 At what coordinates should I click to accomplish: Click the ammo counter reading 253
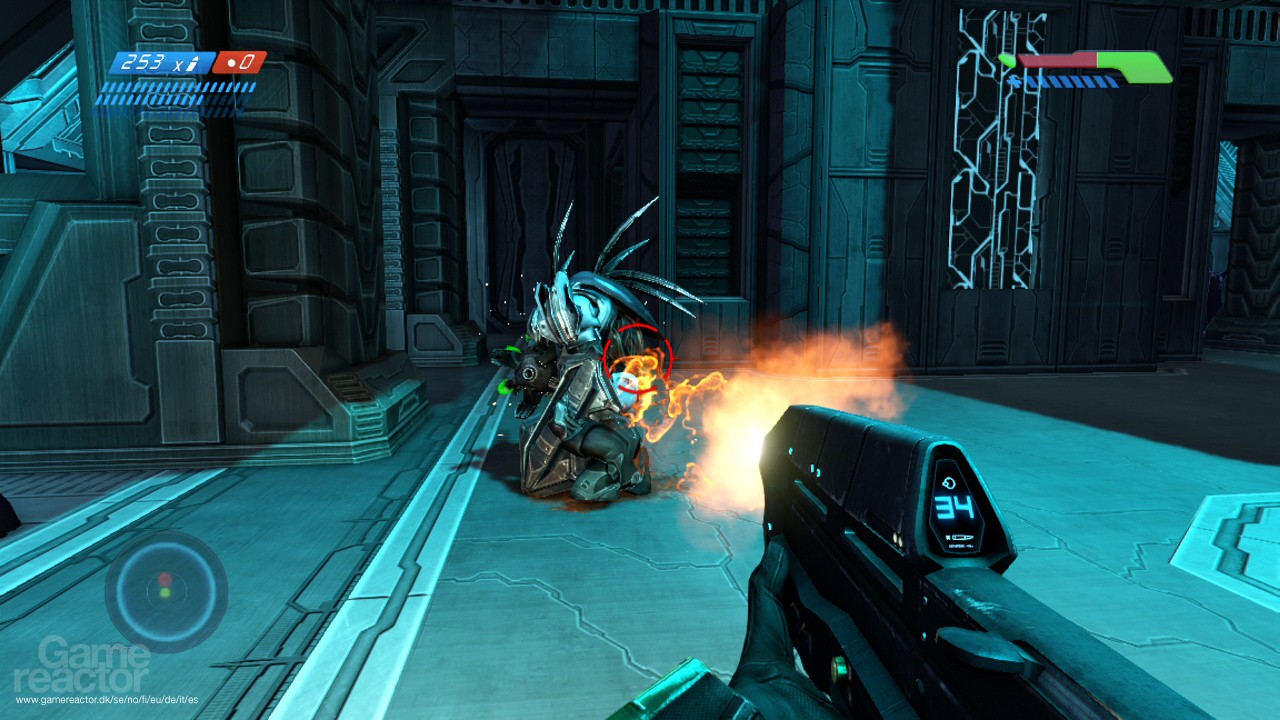pos(143,63)
